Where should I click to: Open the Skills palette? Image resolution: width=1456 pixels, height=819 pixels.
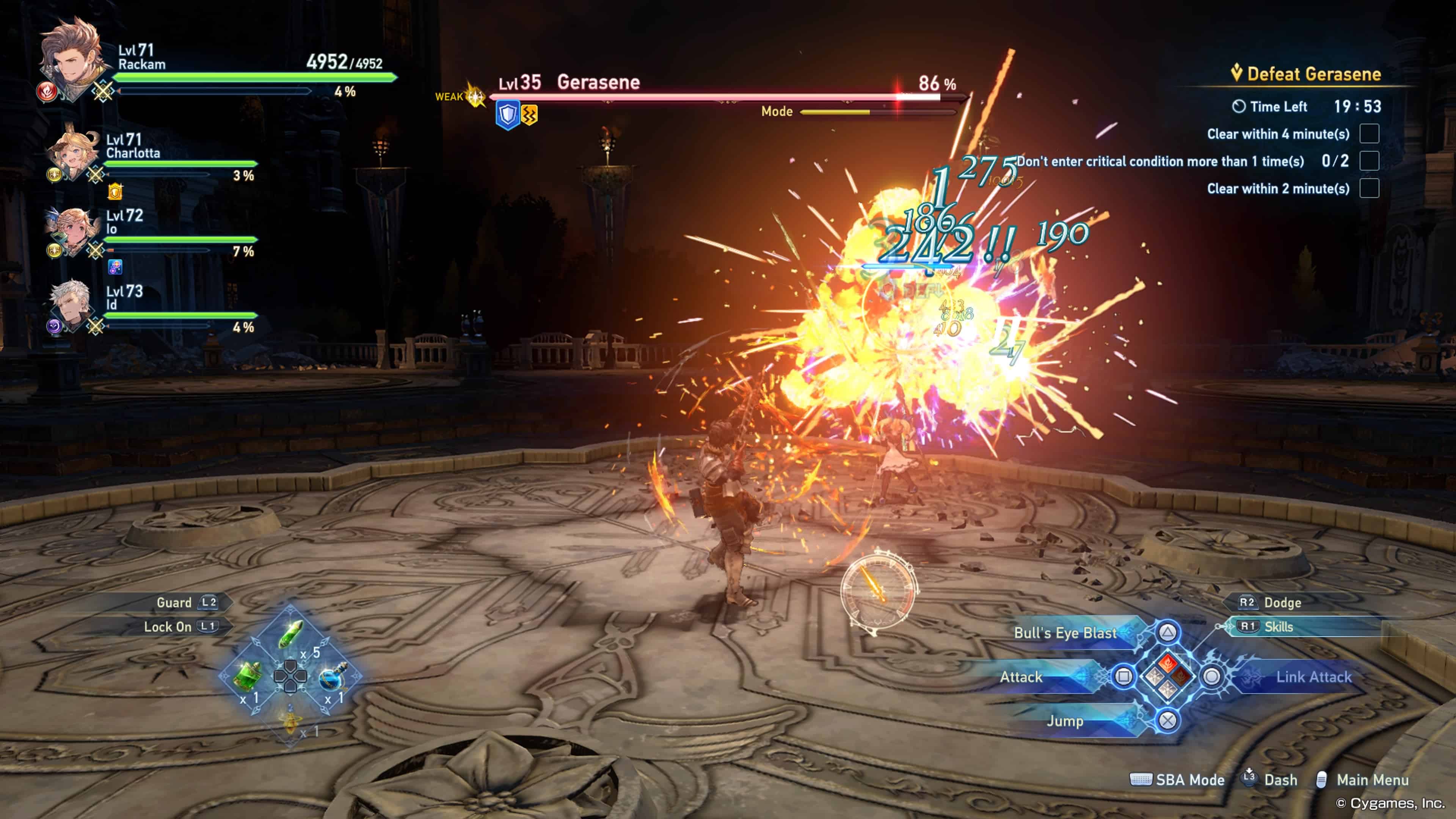pyautogui.click(x=1279, y=626)
